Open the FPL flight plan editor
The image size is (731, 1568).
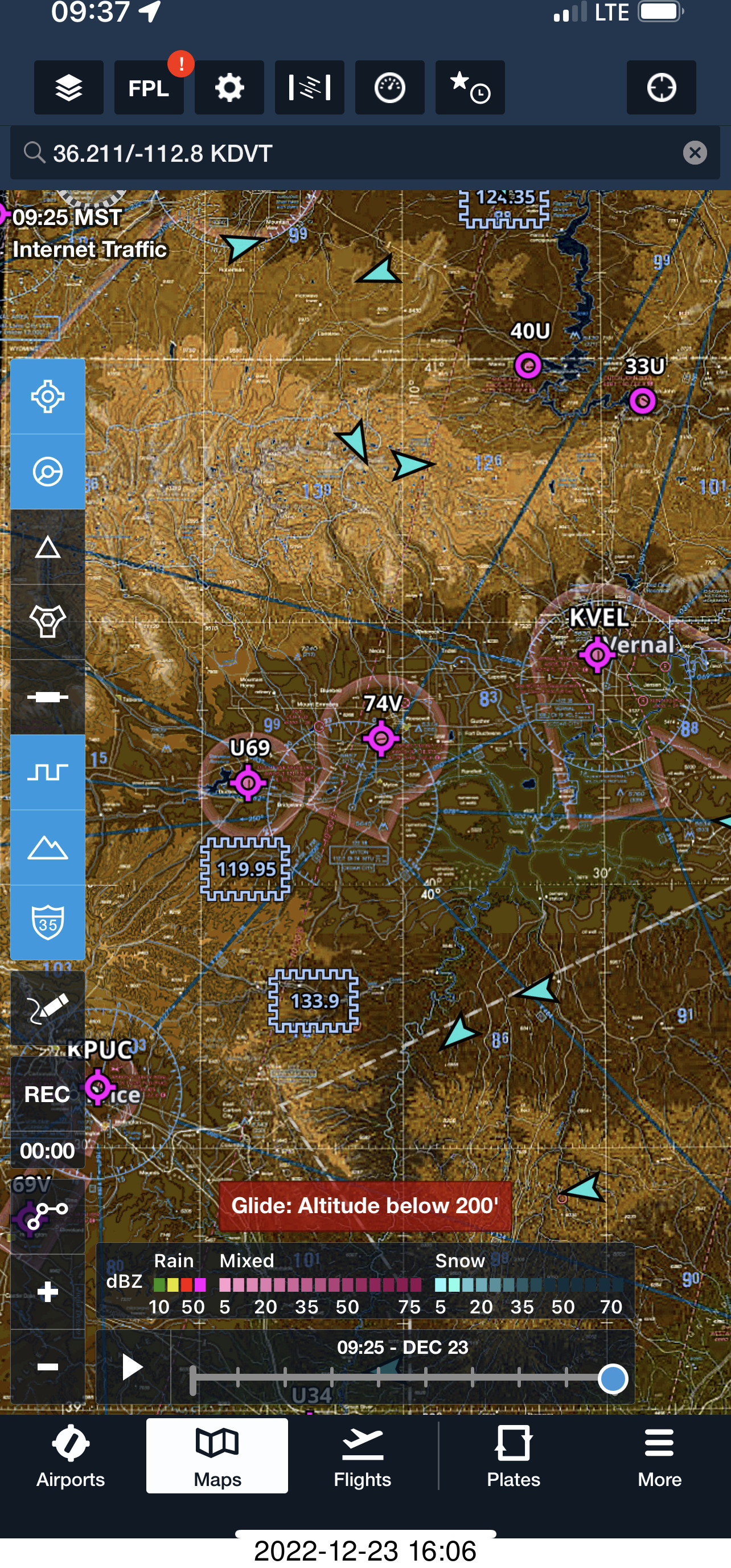tap(149, 88)
